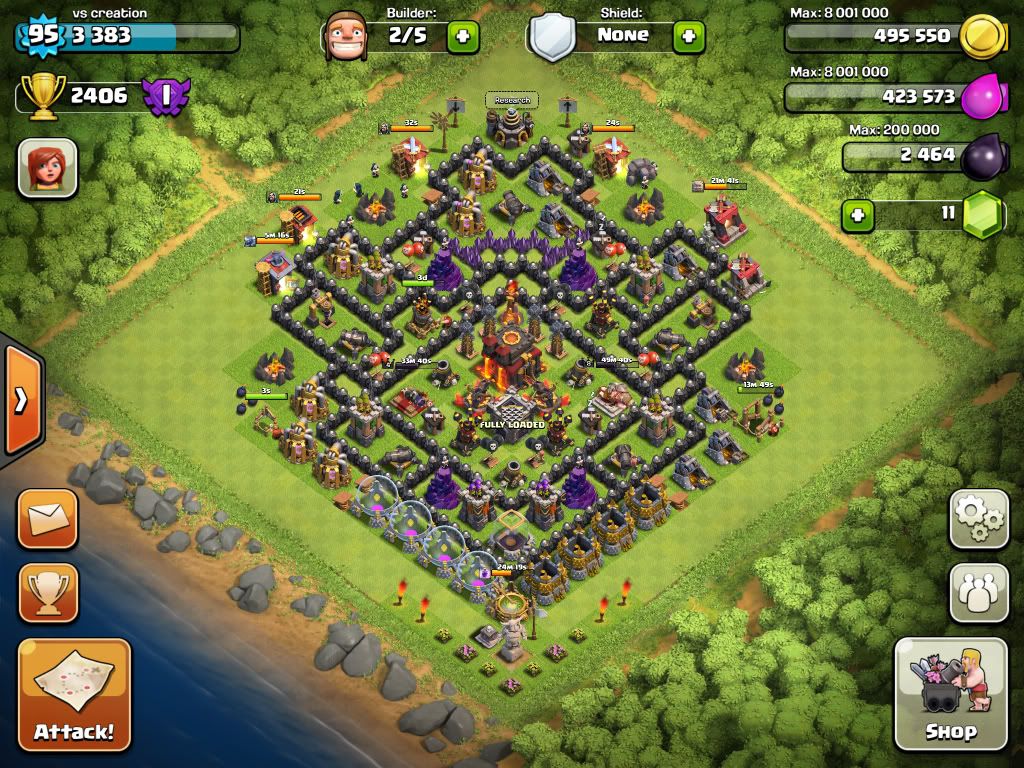
Task: Buy gems using the green plus button
Action: tap(856, 214)
